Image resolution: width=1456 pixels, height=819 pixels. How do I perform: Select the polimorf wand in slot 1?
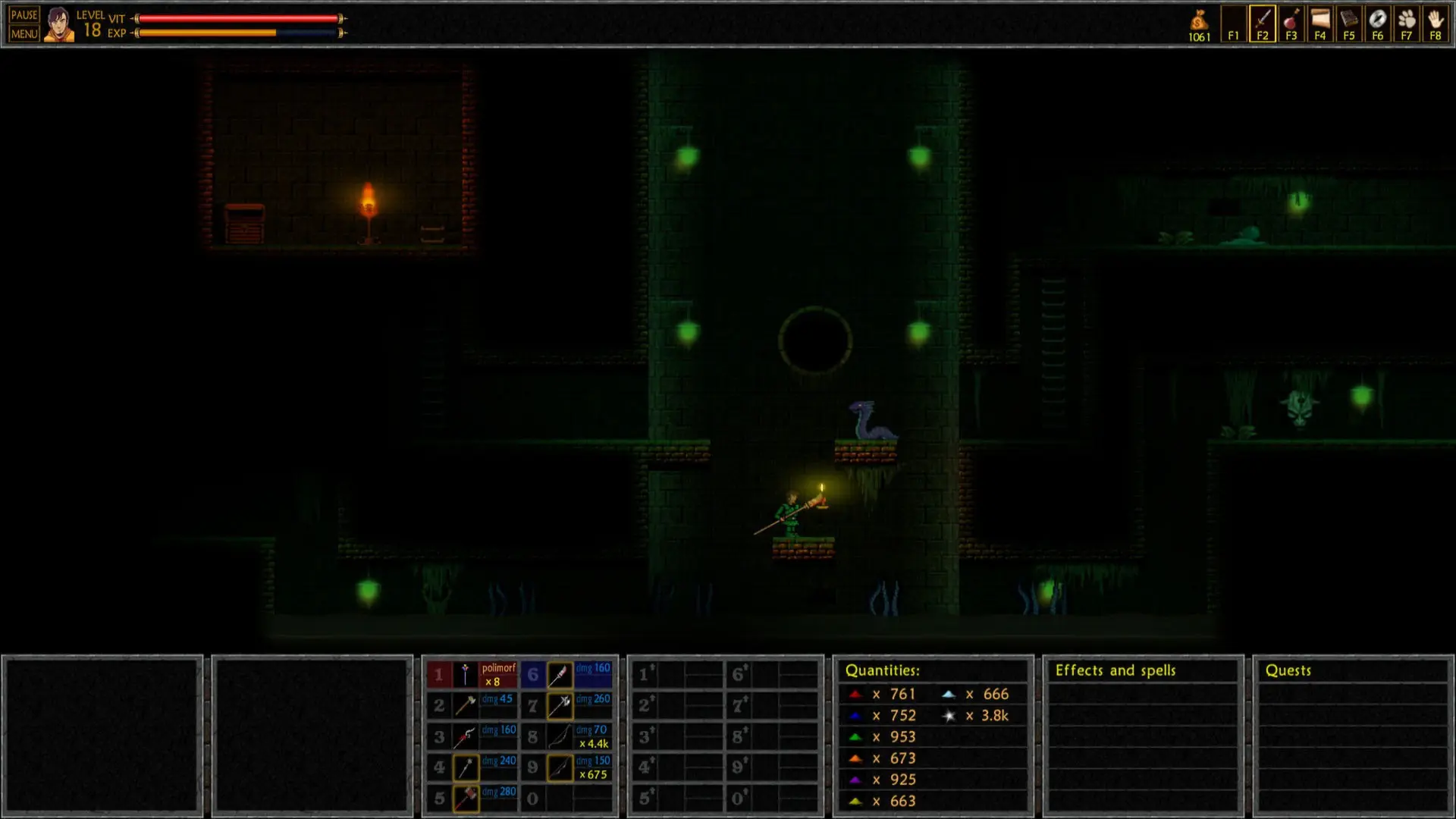464,675
